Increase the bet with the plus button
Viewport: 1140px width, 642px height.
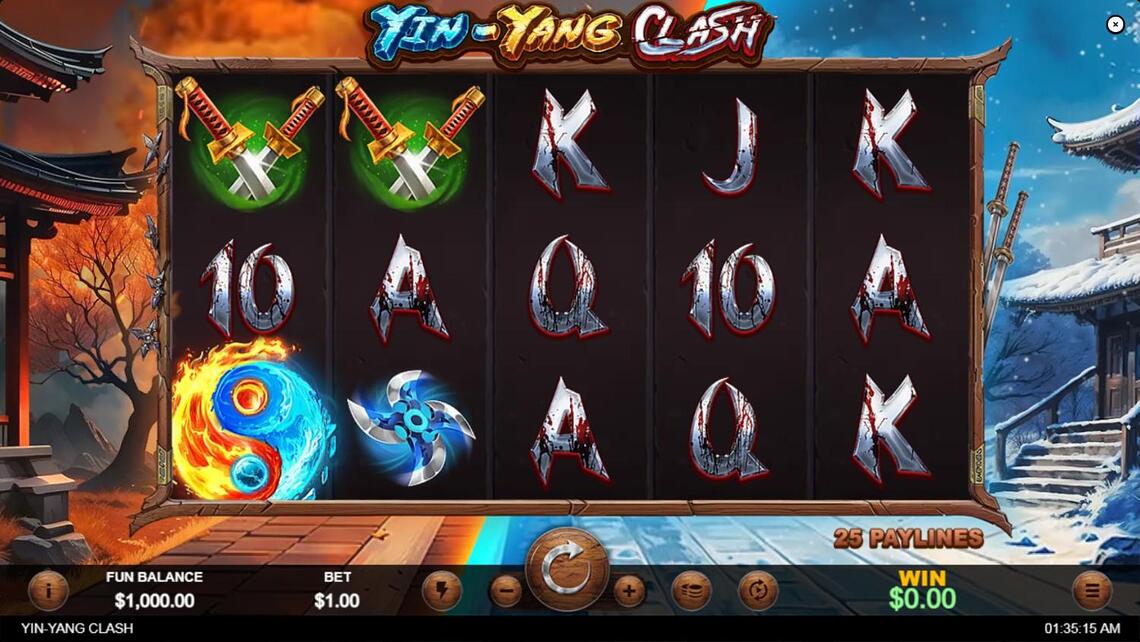point(628,591)
